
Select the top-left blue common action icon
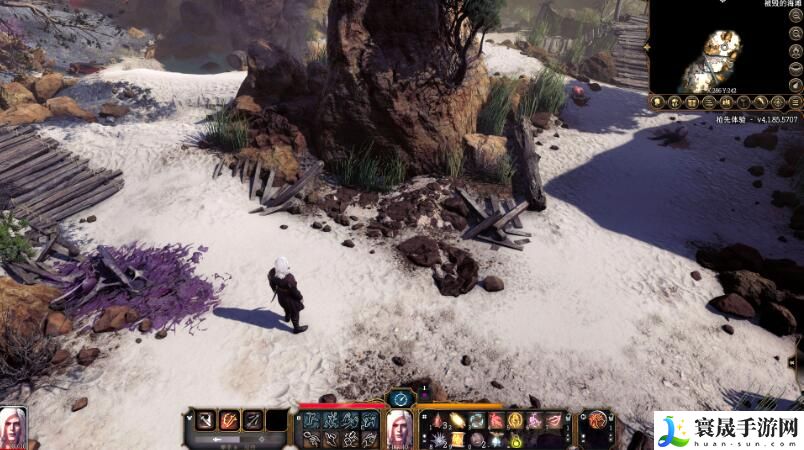tap(311, 420)
